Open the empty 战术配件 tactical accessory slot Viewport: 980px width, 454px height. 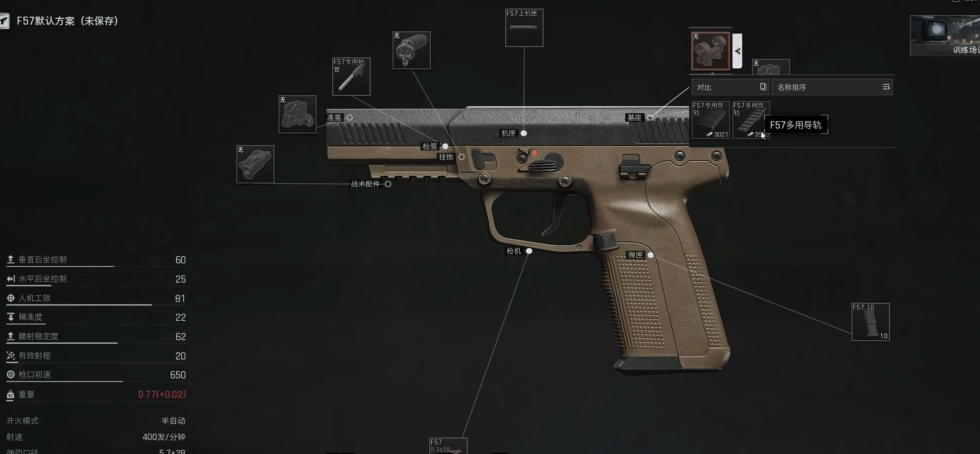(x=255, y=164)
